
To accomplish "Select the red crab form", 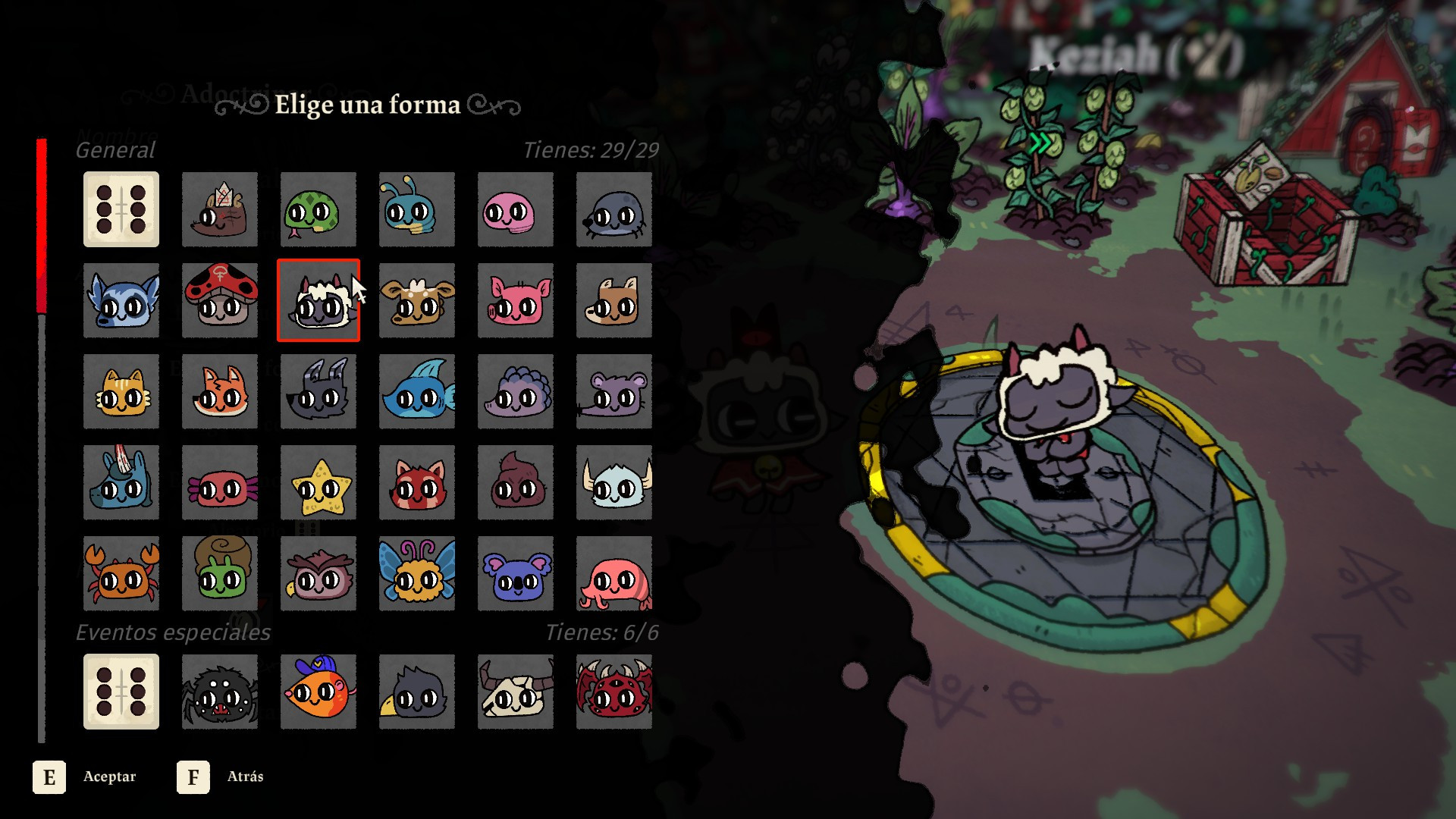I will click(x=121, y=574).
